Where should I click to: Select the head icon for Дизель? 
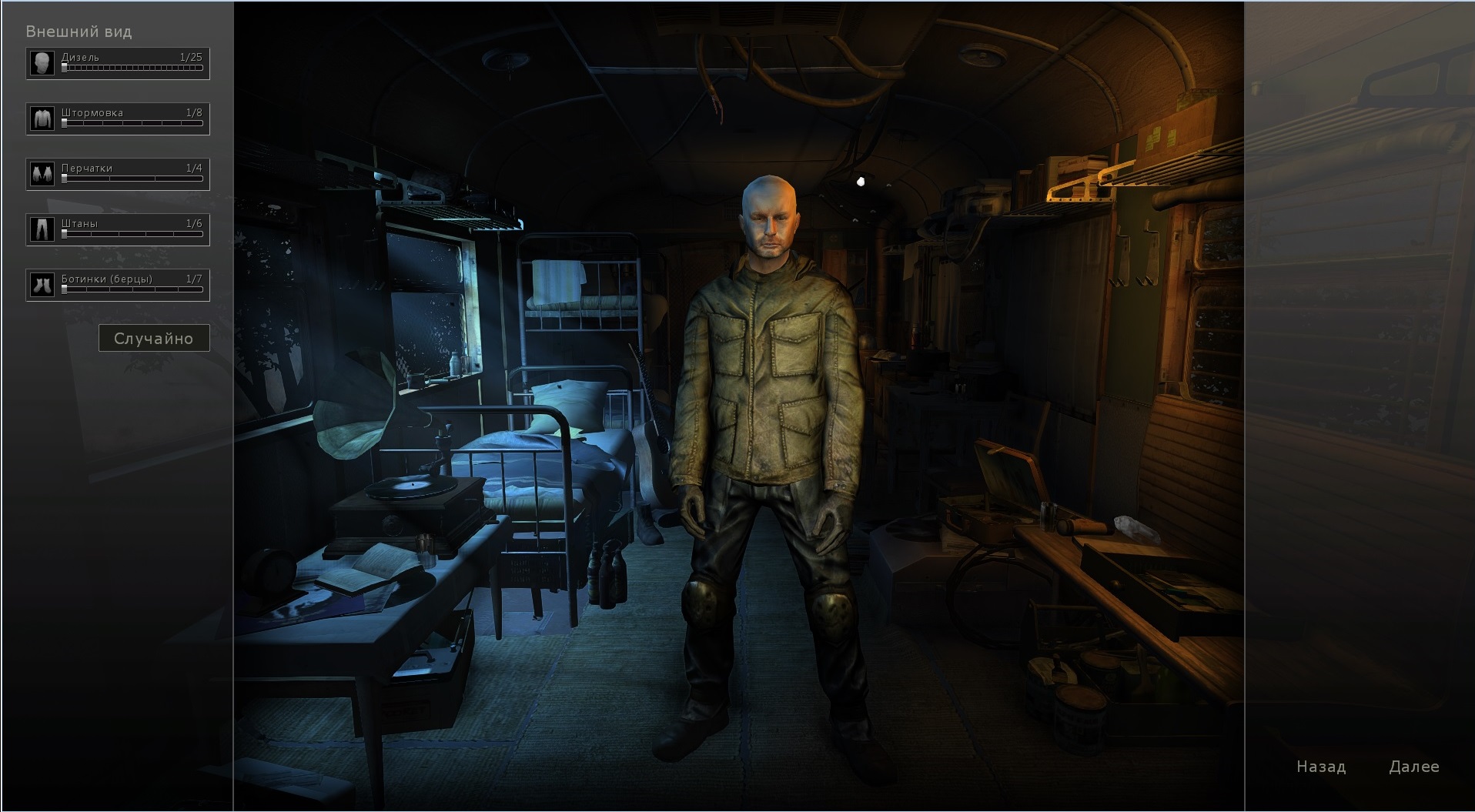[x=42, y=64]
